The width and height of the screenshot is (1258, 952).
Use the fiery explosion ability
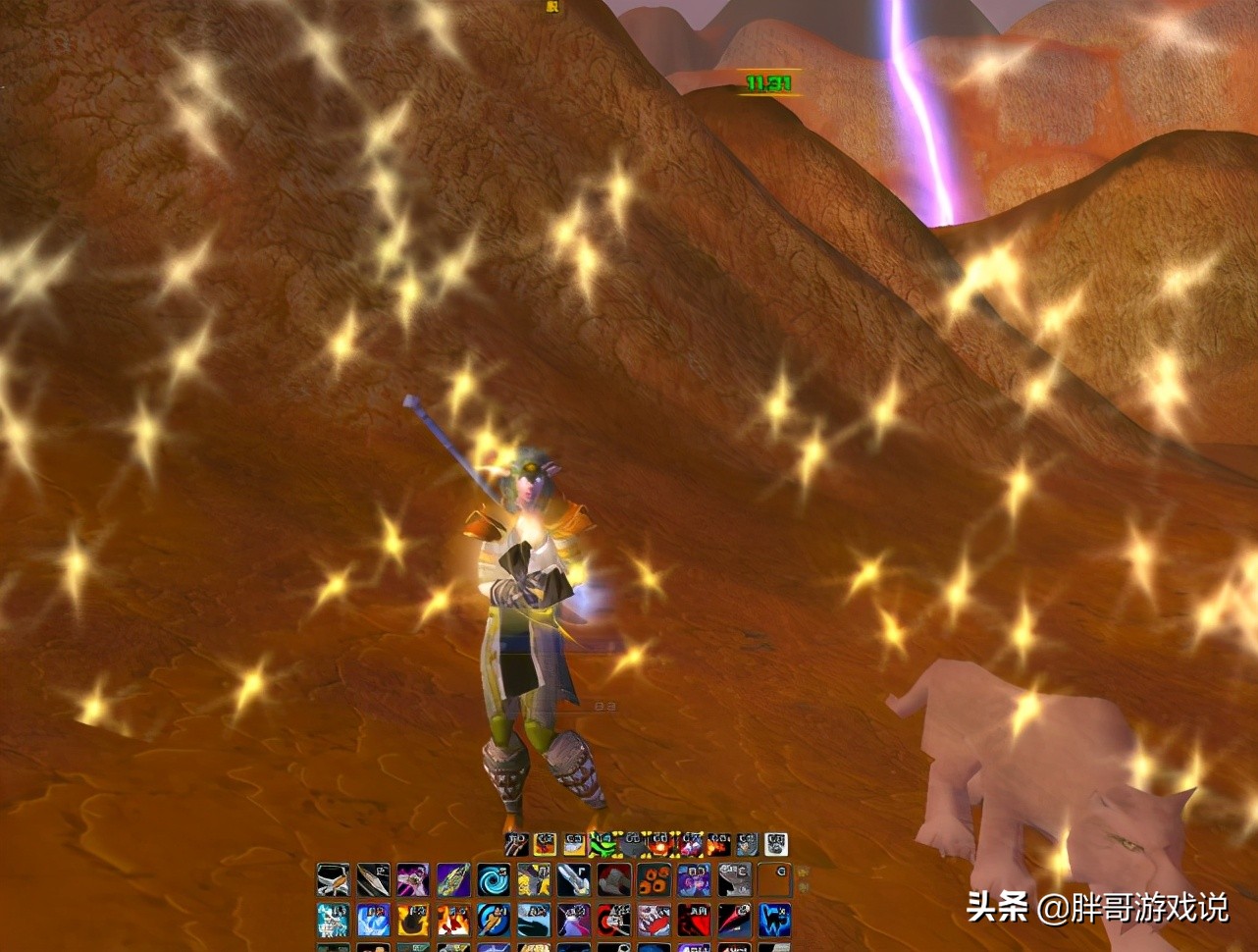point(453,920)
